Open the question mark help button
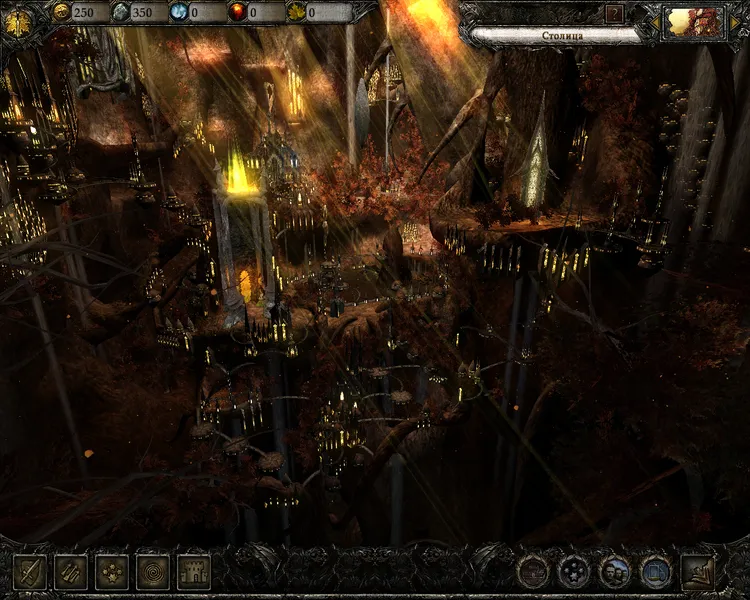The height and width of the screenshot is (600, 750). tap(614, 13)
